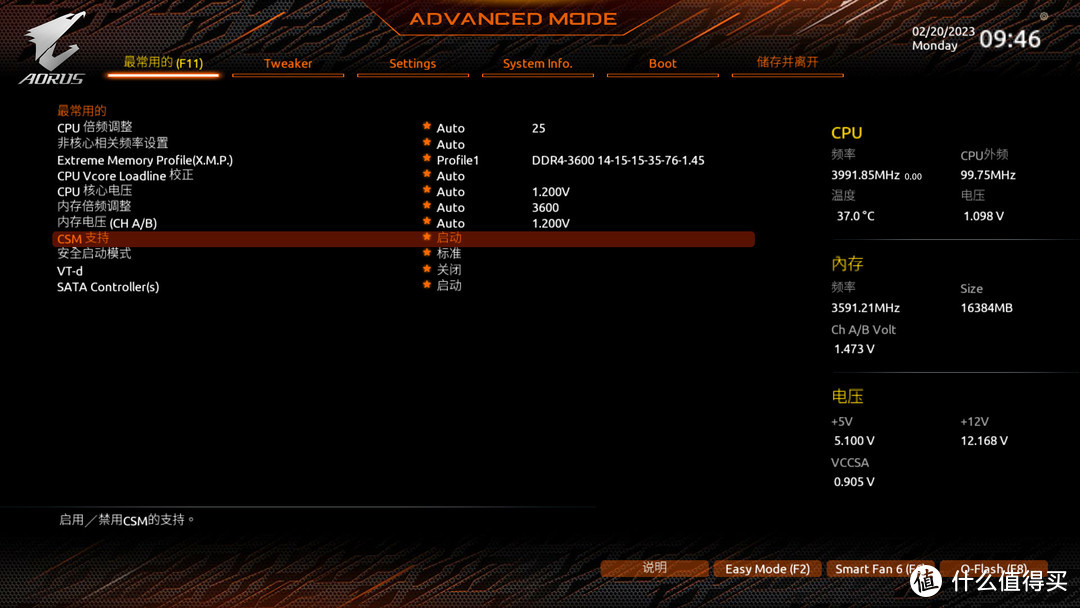Switch to Easy Mode (F2)

[x=767, y=569]
